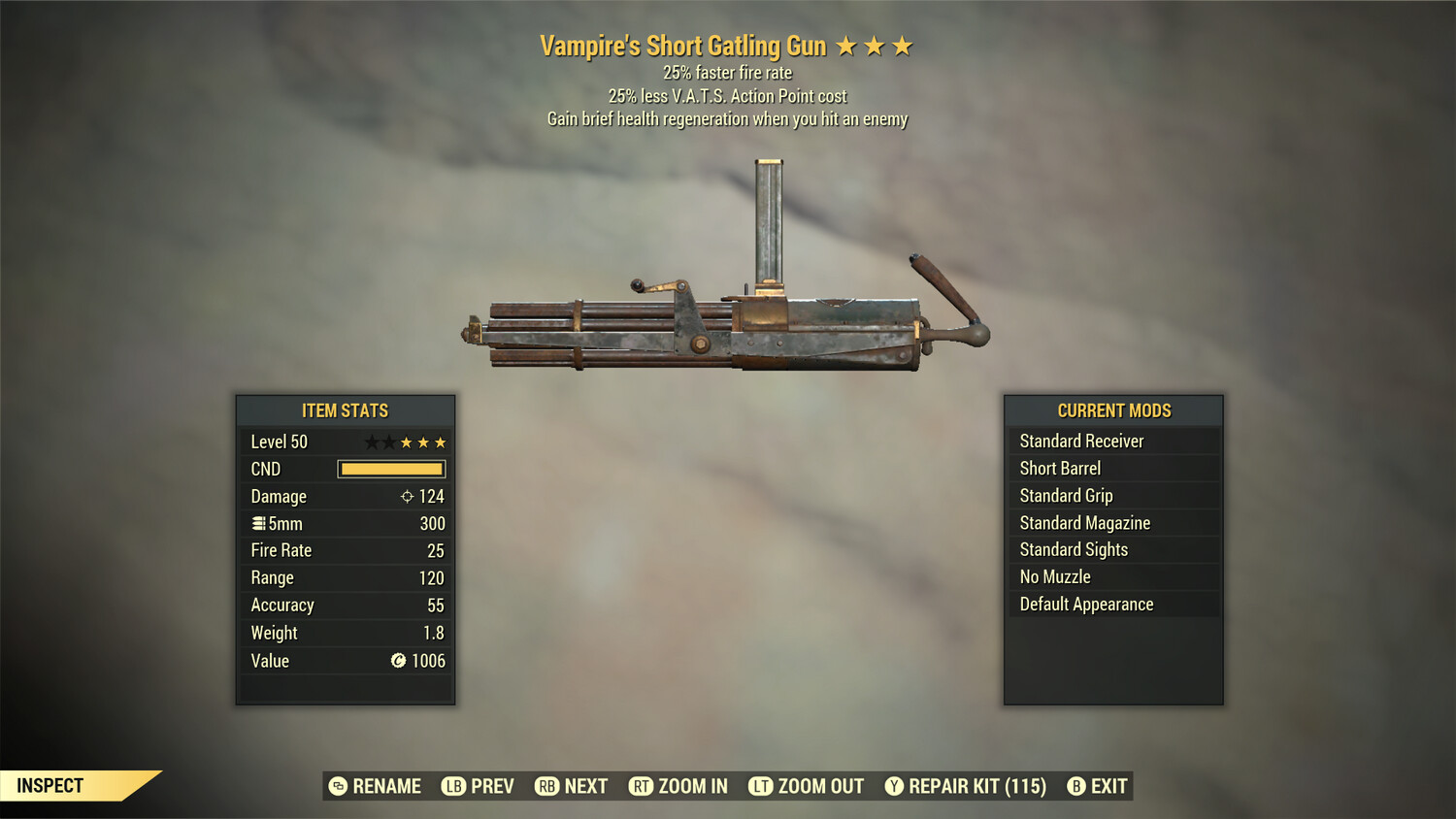Select the LB shoulder button icon for PREV
This screenshot has height=819, width=1456.
click(452, 786)
